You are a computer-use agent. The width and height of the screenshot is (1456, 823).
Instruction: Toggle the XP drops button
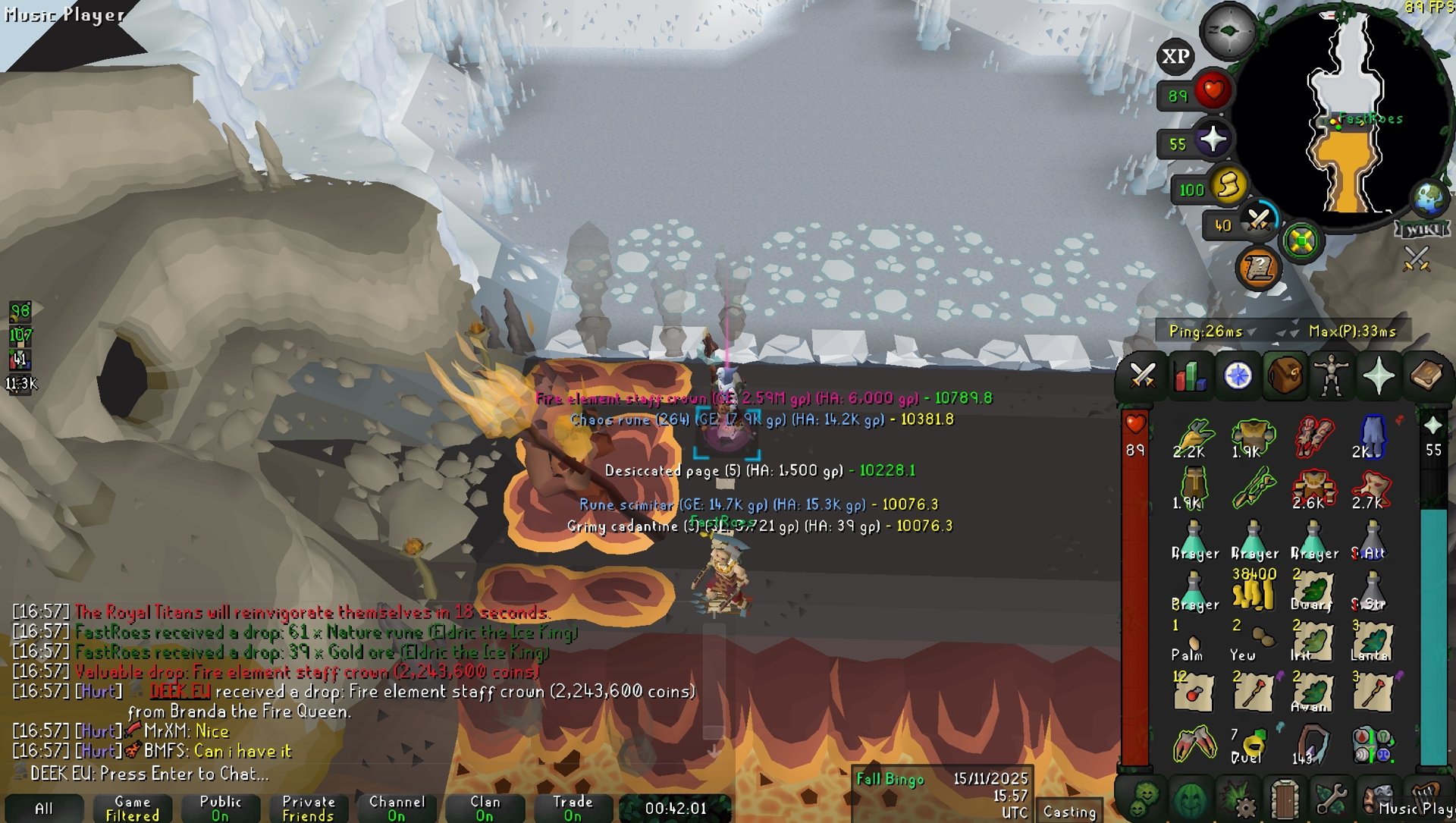(1175, 56)
